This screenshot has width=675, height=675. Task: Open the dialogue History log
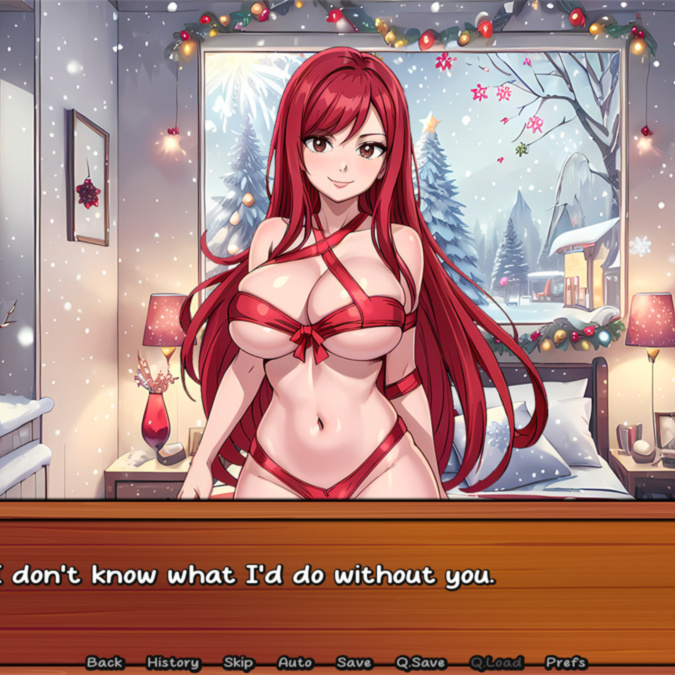coord(173,662)
